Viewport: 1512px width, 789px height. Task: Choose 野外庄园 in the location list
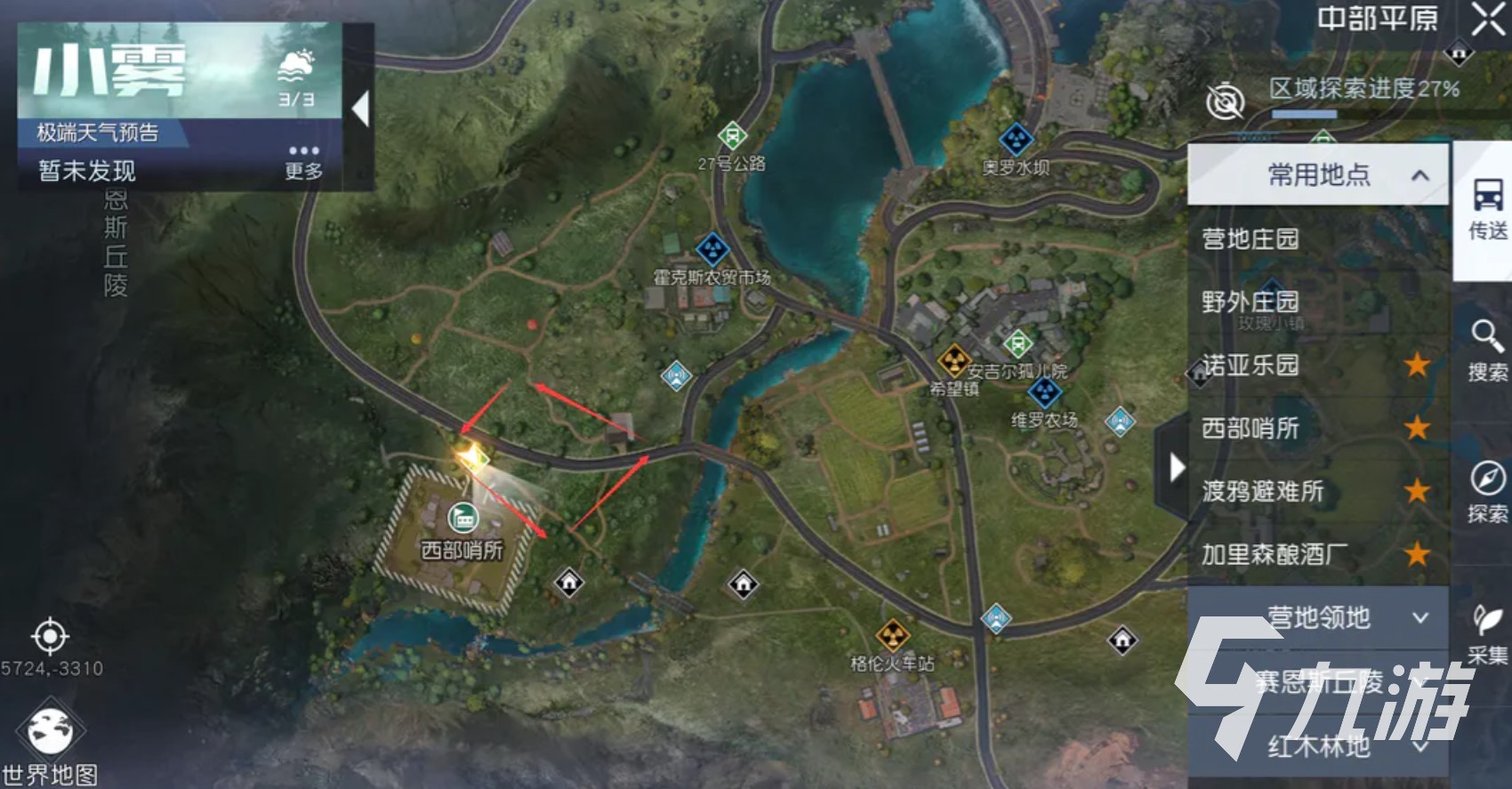(1251, 302)
